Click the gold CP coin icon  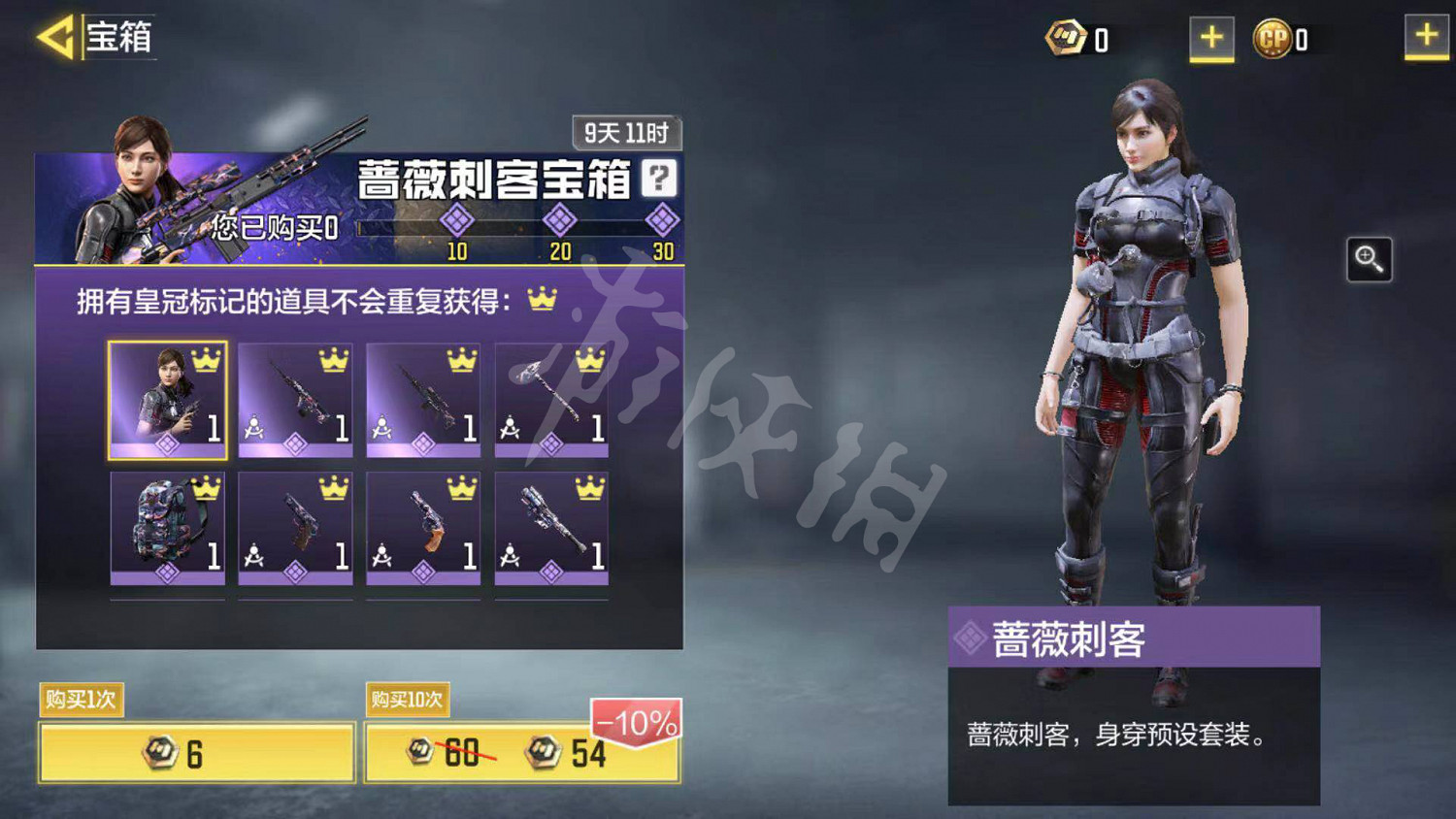pos(1274,39)
